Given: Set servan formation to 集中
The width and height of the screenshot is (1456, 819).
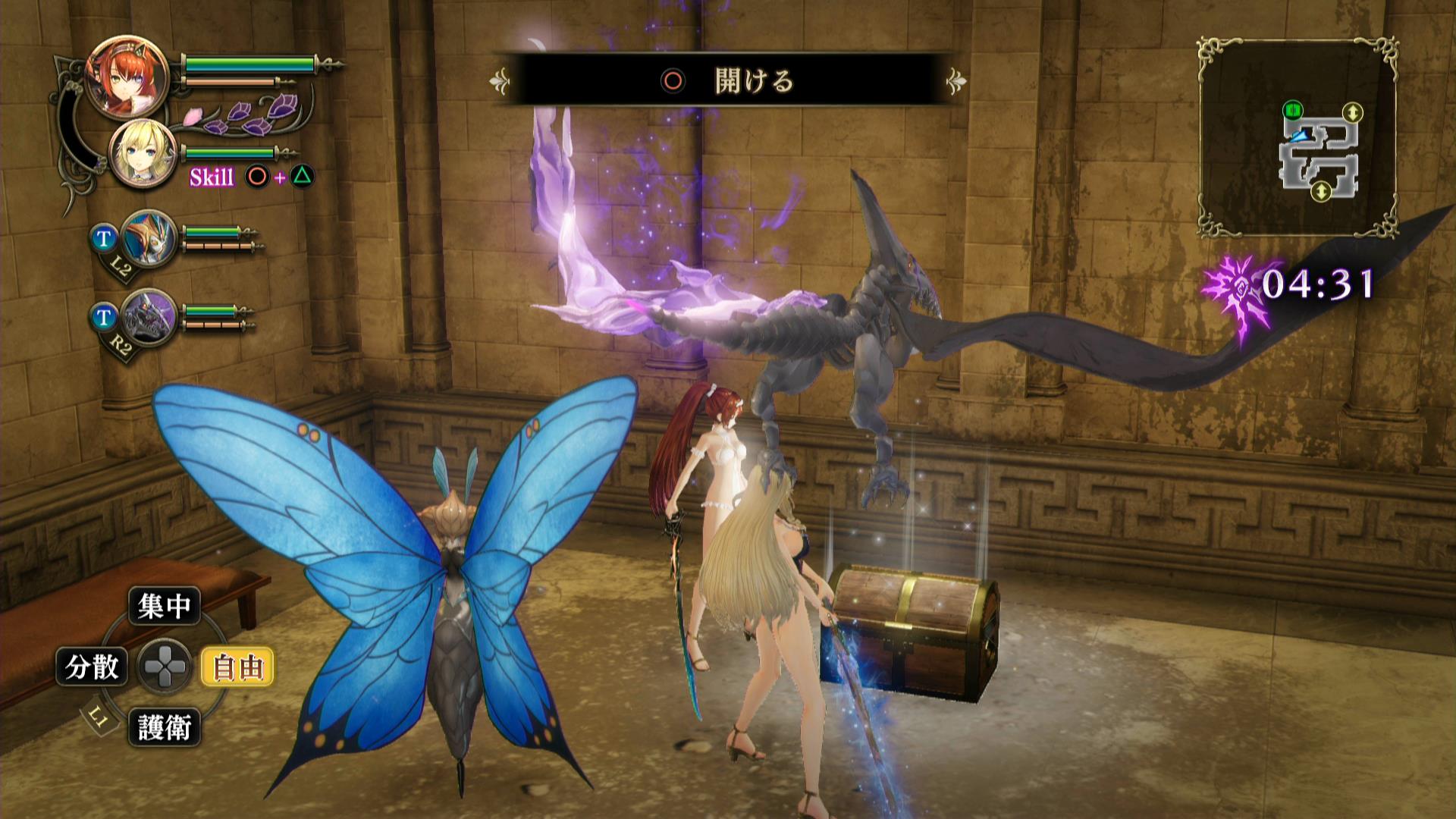Looking at the screenshot, I should [164, 606].
